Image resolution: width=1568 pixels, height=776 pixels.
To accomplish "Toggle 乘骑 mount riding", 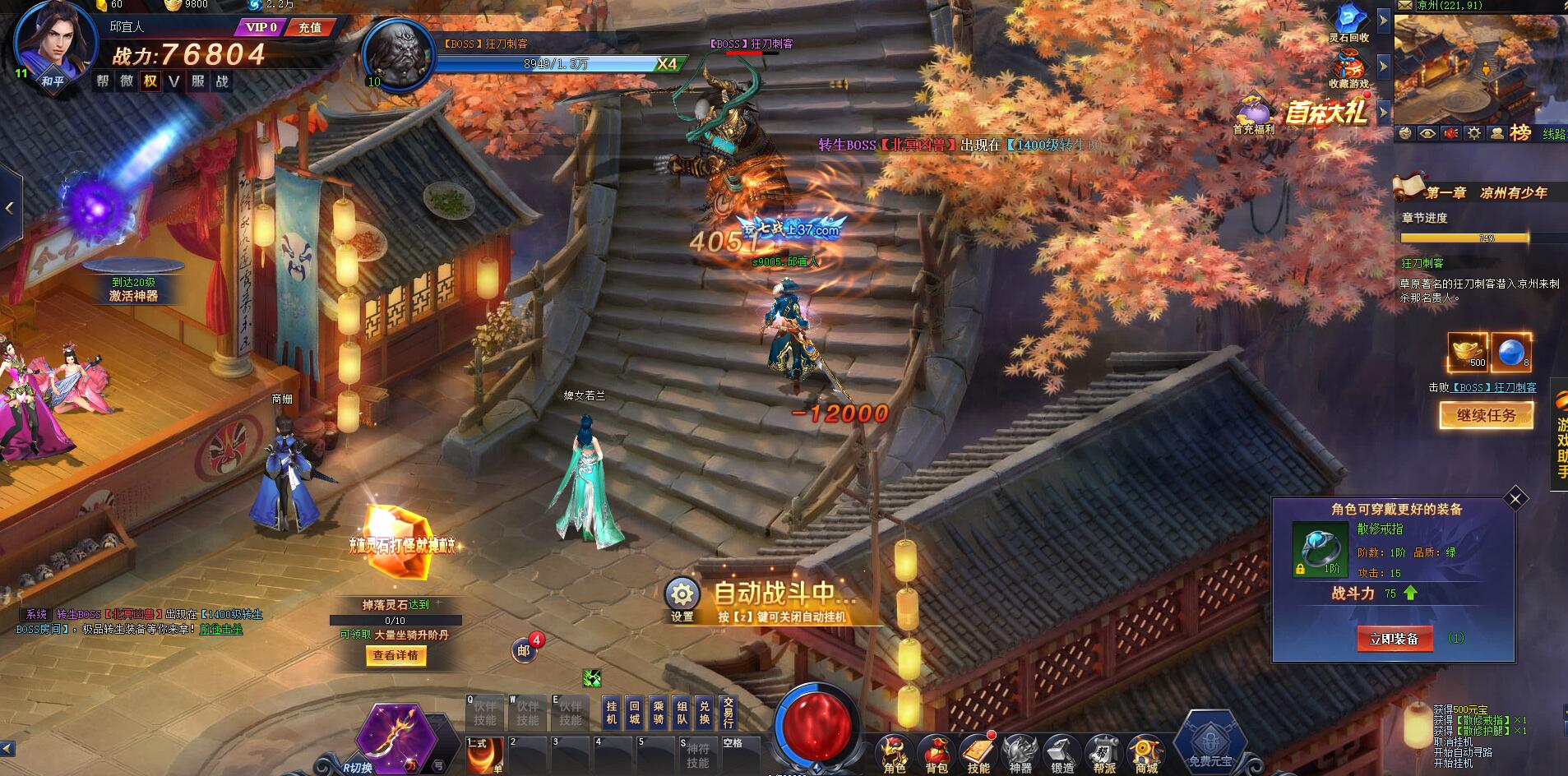I will click(658, 712).
